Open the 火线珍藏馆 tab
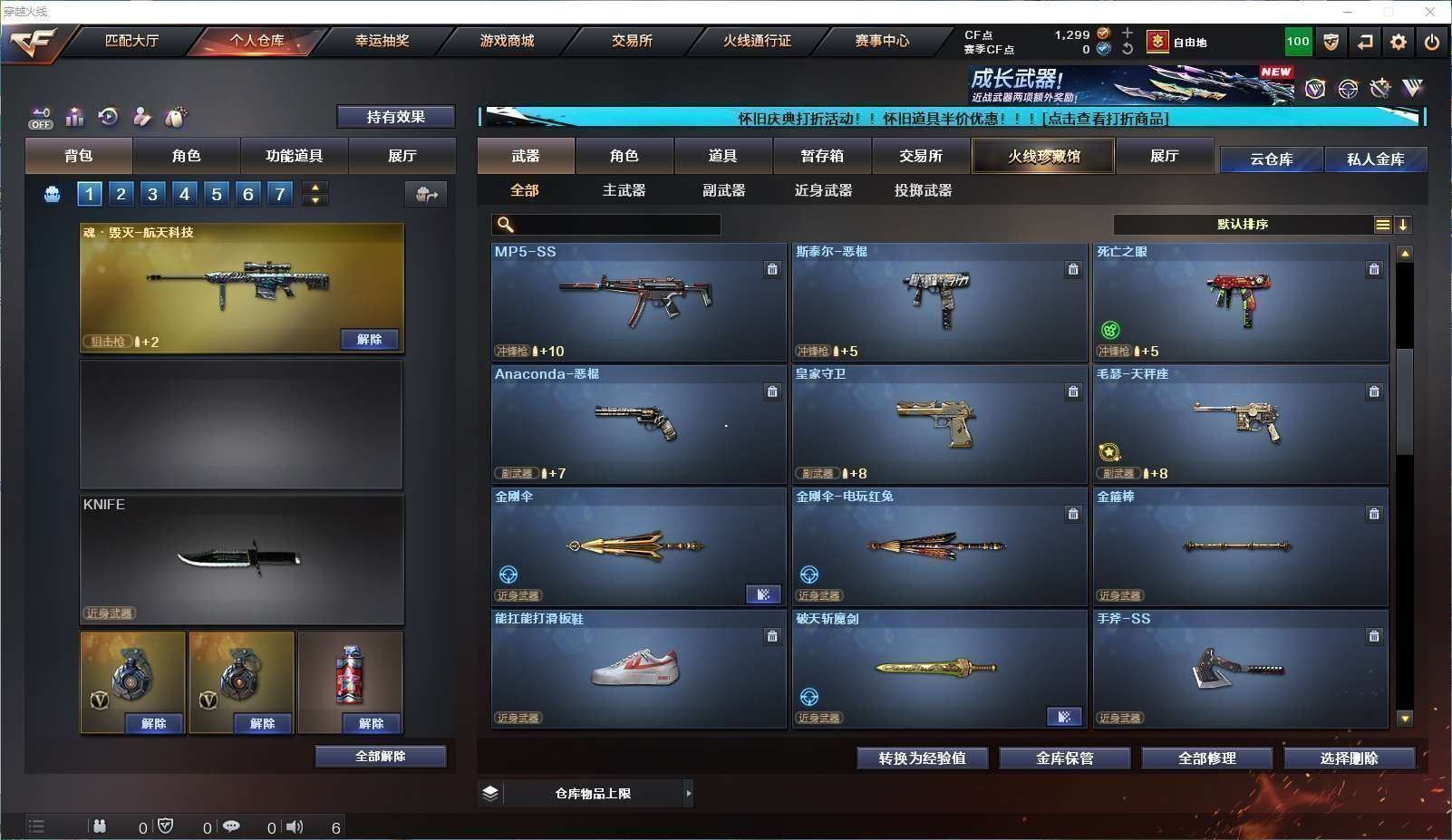The height and width of the screenshot is (840, 1452). 1043,156
